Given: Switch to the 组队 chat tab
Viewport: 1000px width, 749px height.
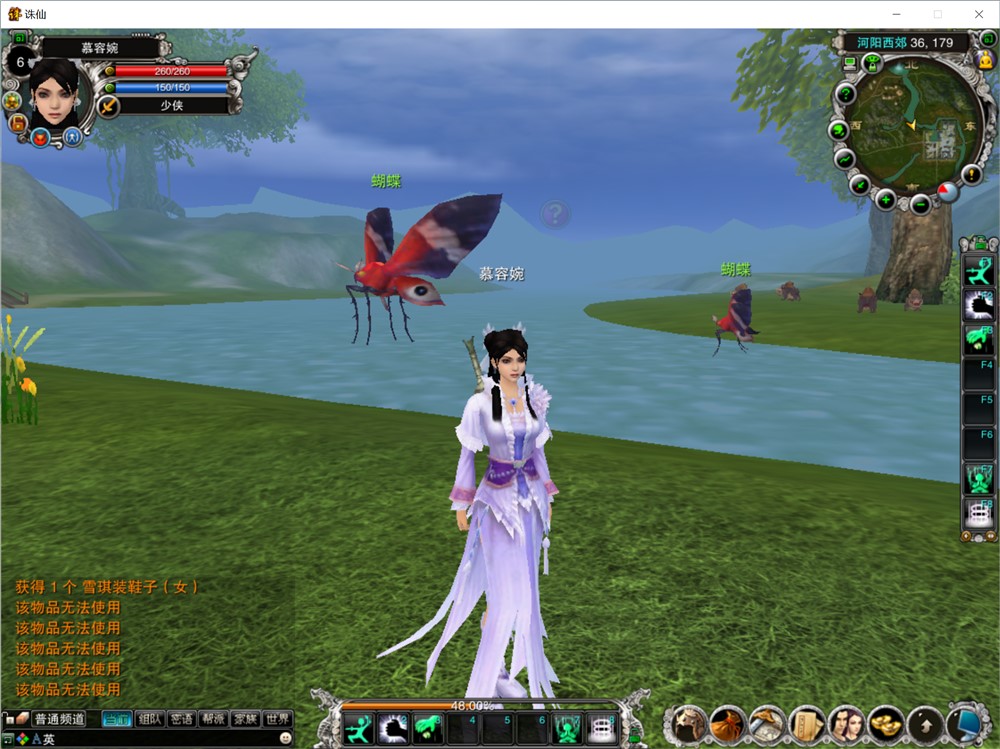Looking at the screenshot, I should [150, 719].
